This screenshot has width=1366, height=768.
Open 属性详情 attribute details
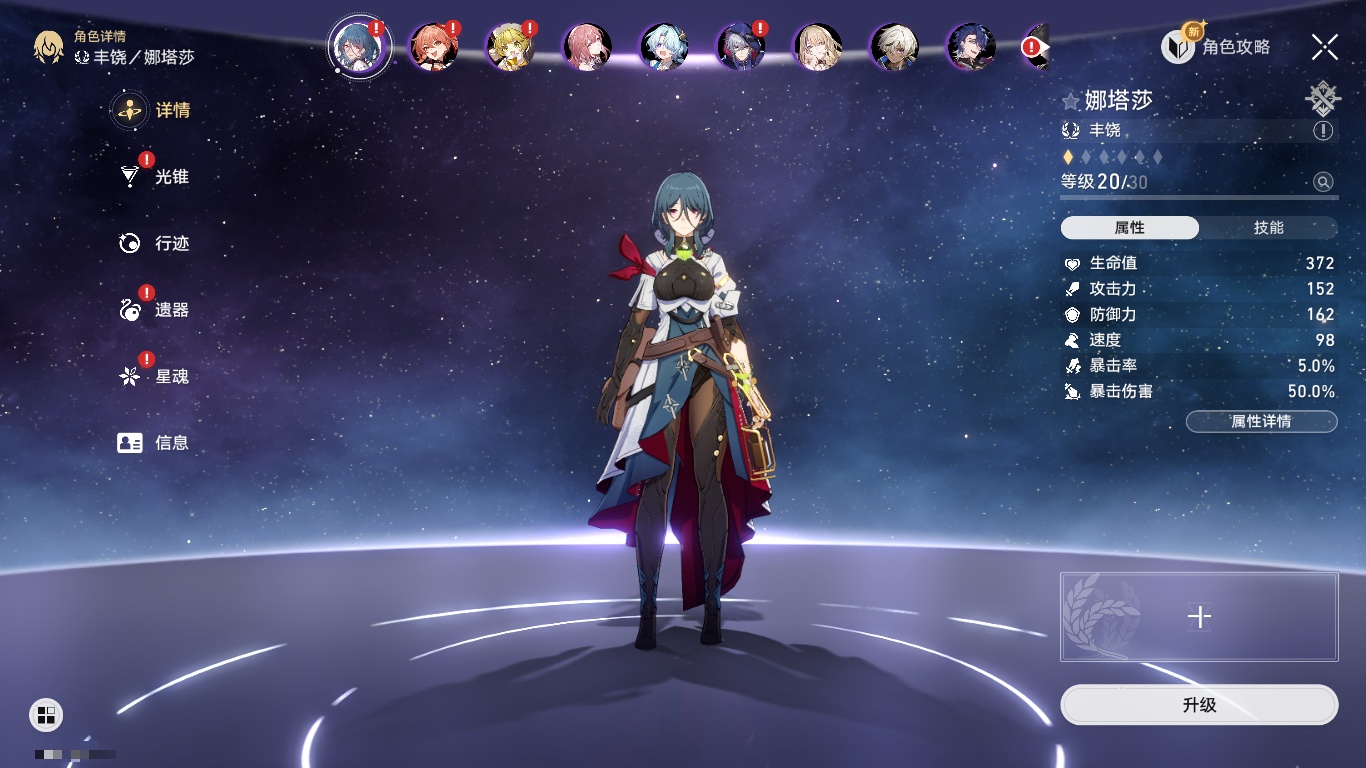tap(1261, 422)
